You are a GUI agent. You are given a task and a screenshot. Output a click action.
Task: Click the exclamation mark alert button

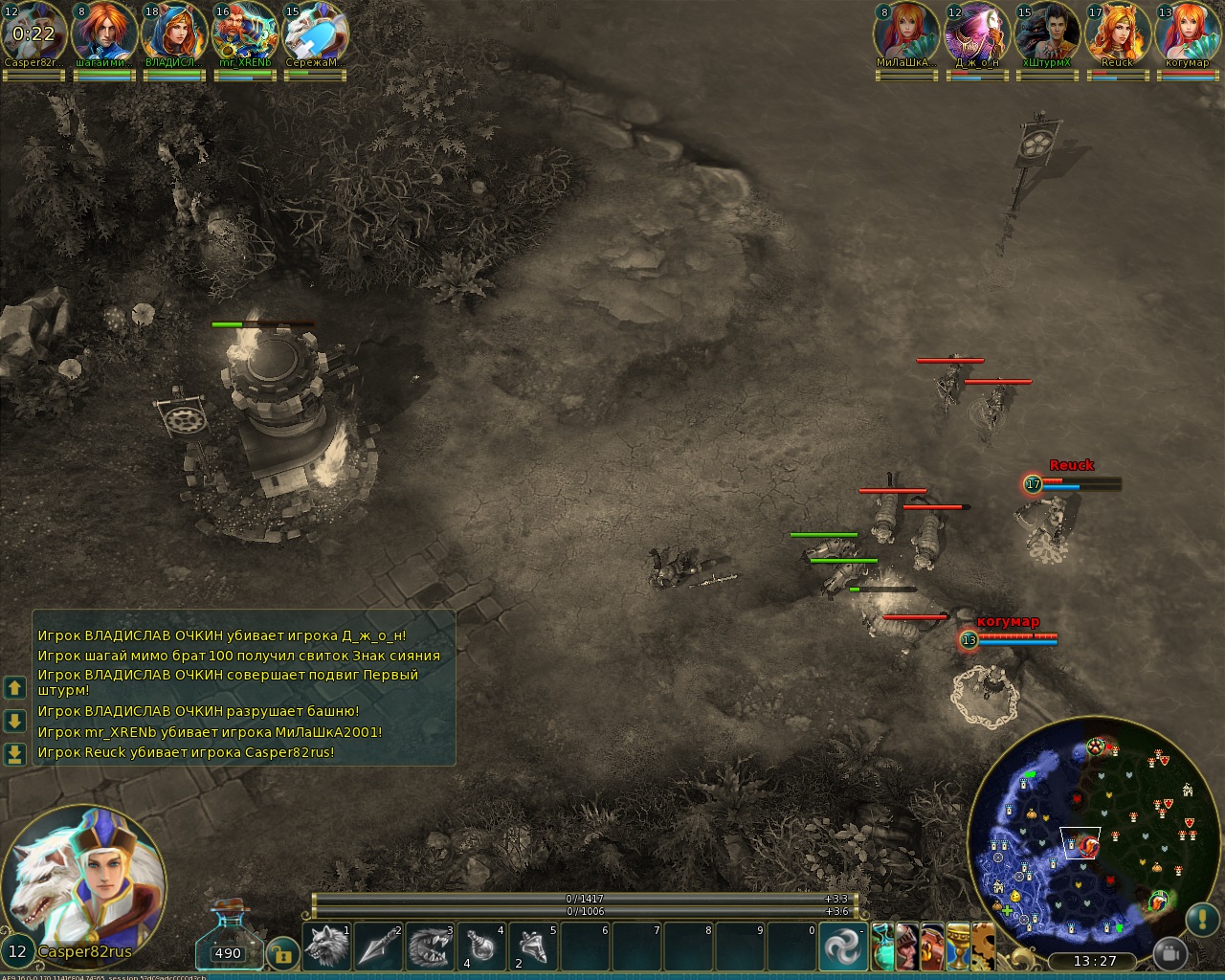pyautogui.click(x=1202, y=919)
